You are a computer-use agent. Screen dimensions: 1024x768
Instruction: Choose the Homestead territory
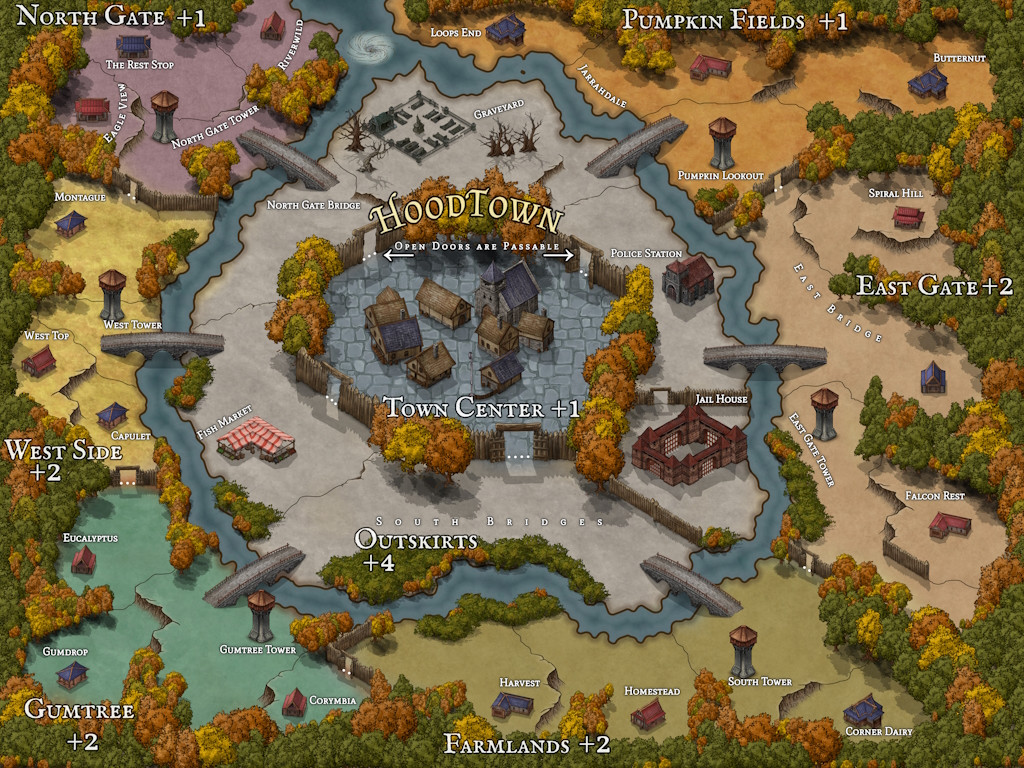[x=648, y=713]
